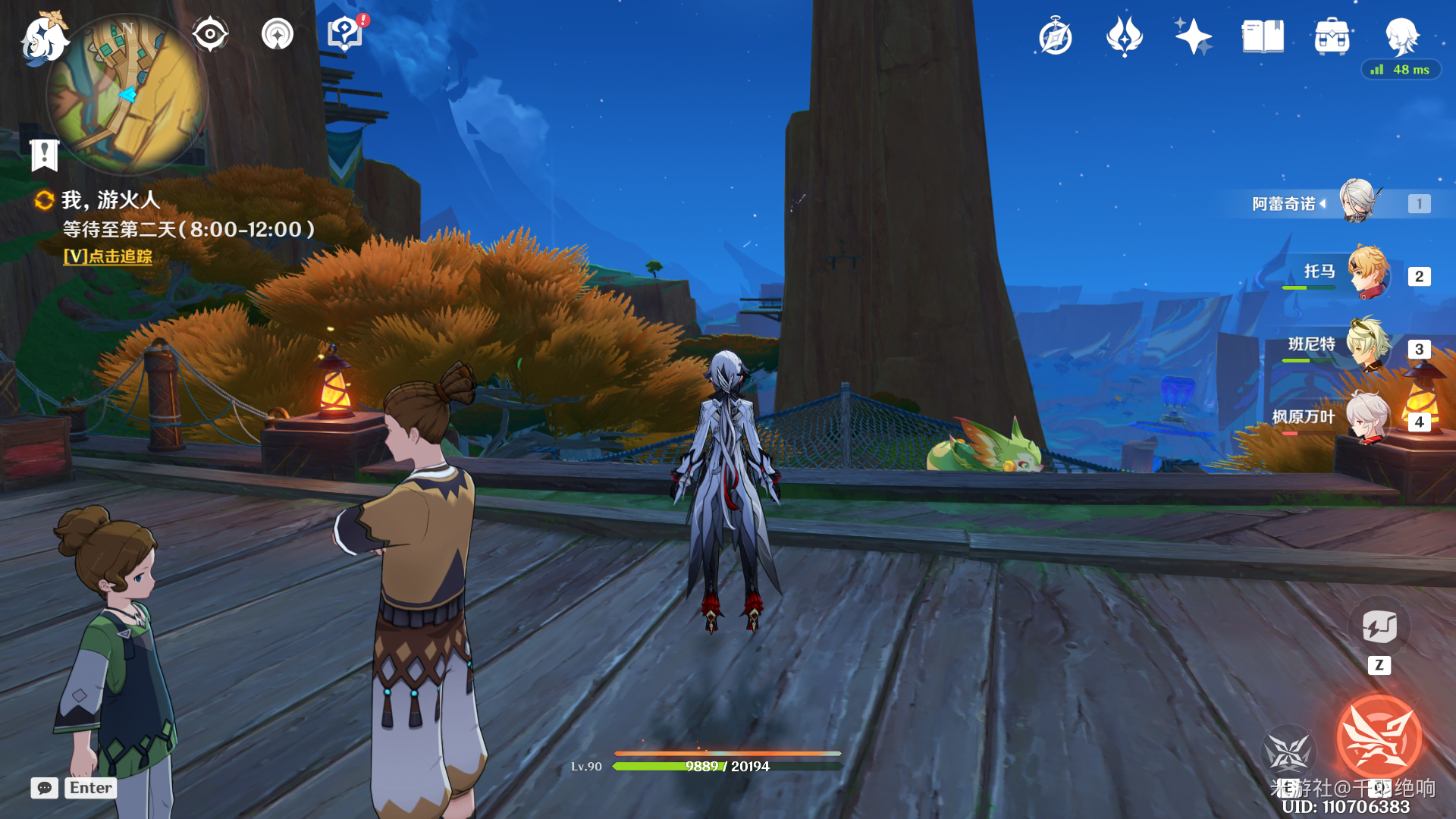Toggle the elemental sight eye icon

pyautogui.click(x=210, y=35)
